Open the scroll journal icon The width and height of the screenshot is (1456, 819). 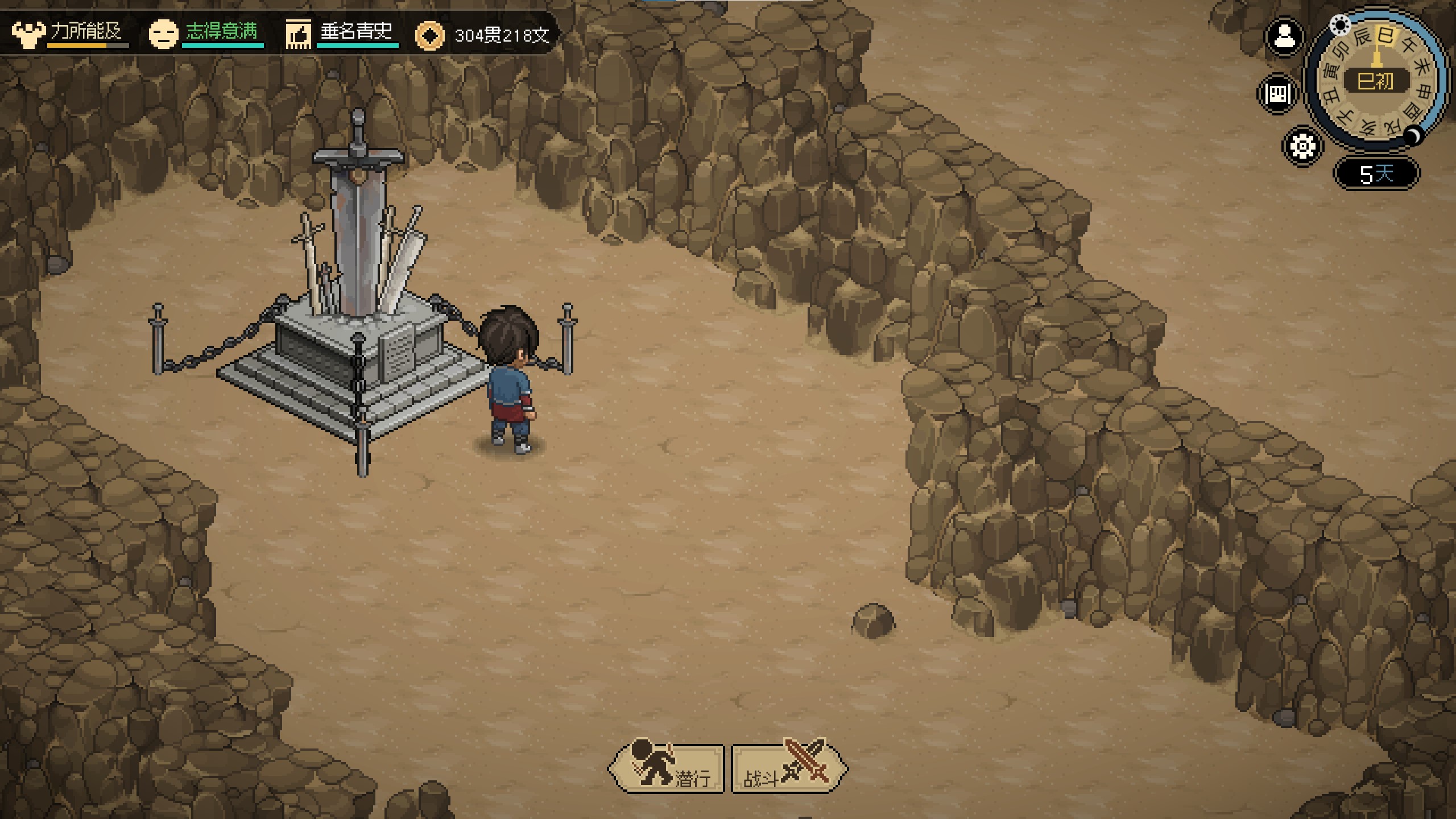[1277, 93]
